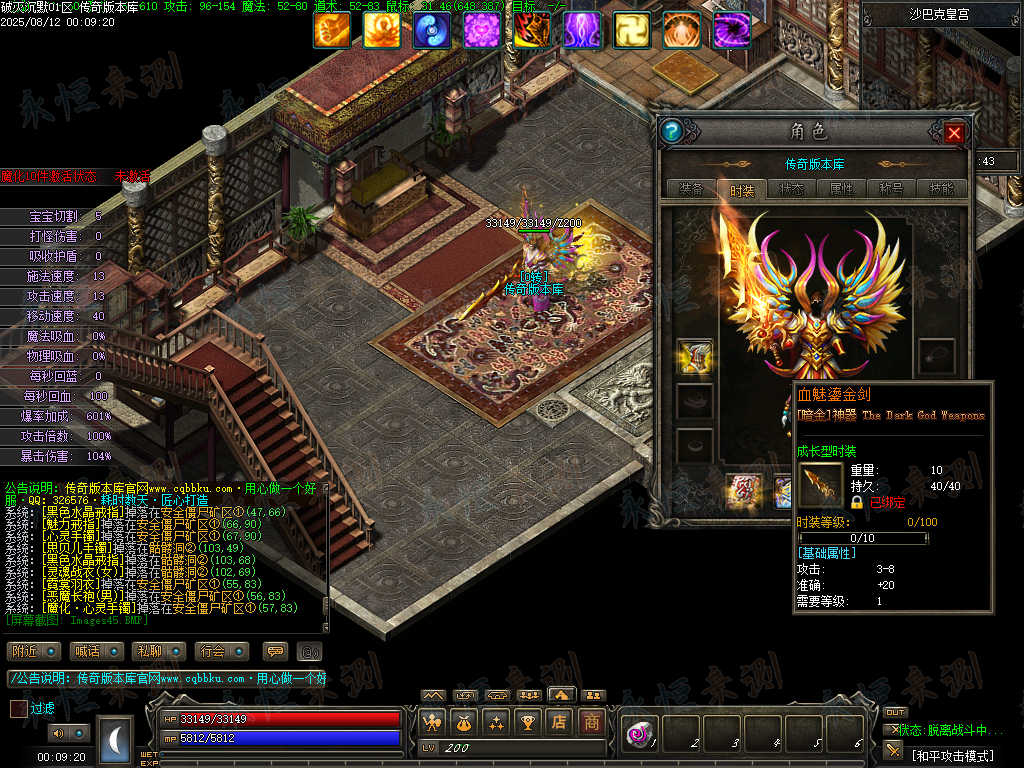Toggle the 过滤 chat filter checkbox

(x=19, y=708)
